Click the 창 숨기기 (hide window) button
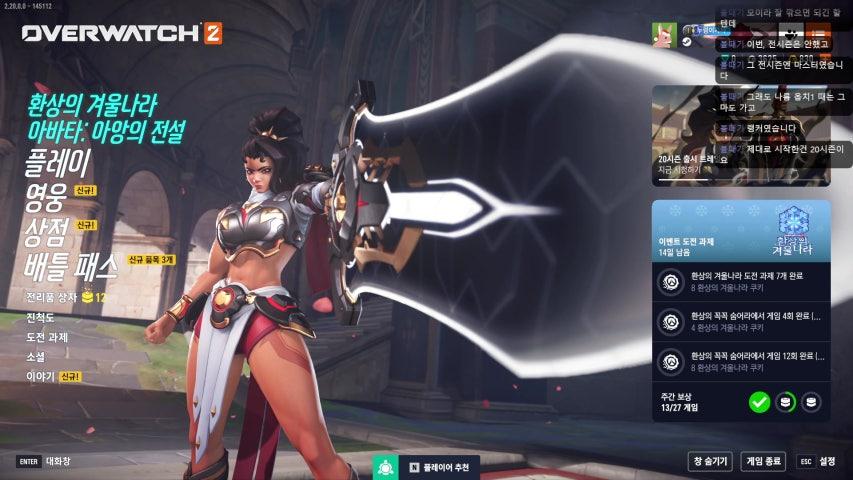This screenshot has width=853, height=480. (709, 461)
